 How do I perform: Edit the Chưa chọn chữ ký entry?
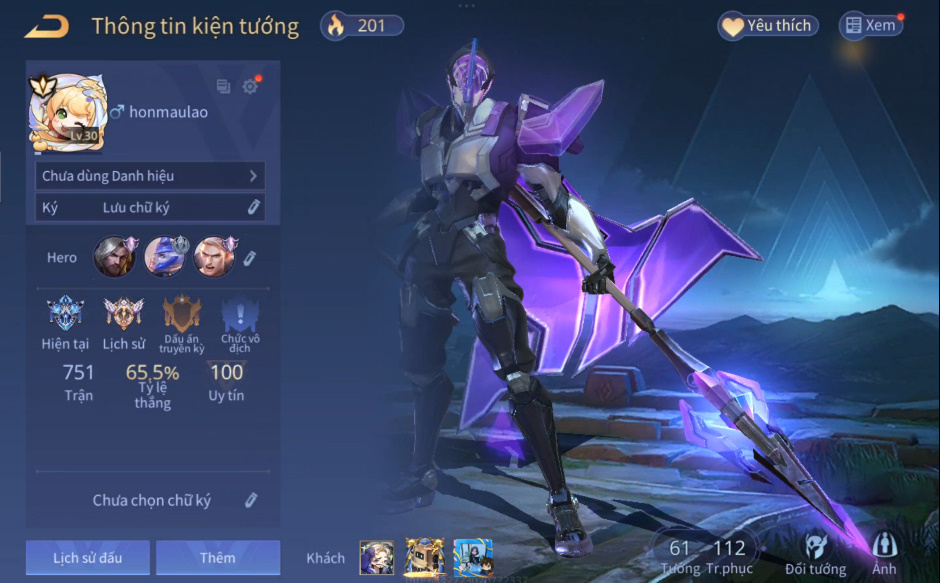tap(252, 500)
